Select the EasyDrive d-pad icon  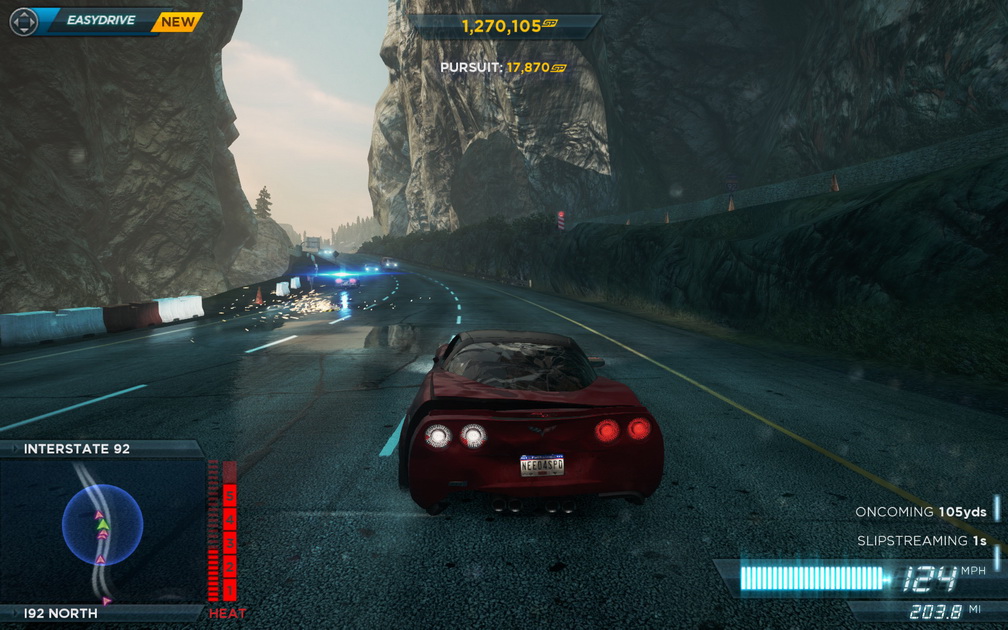point(23,22)
